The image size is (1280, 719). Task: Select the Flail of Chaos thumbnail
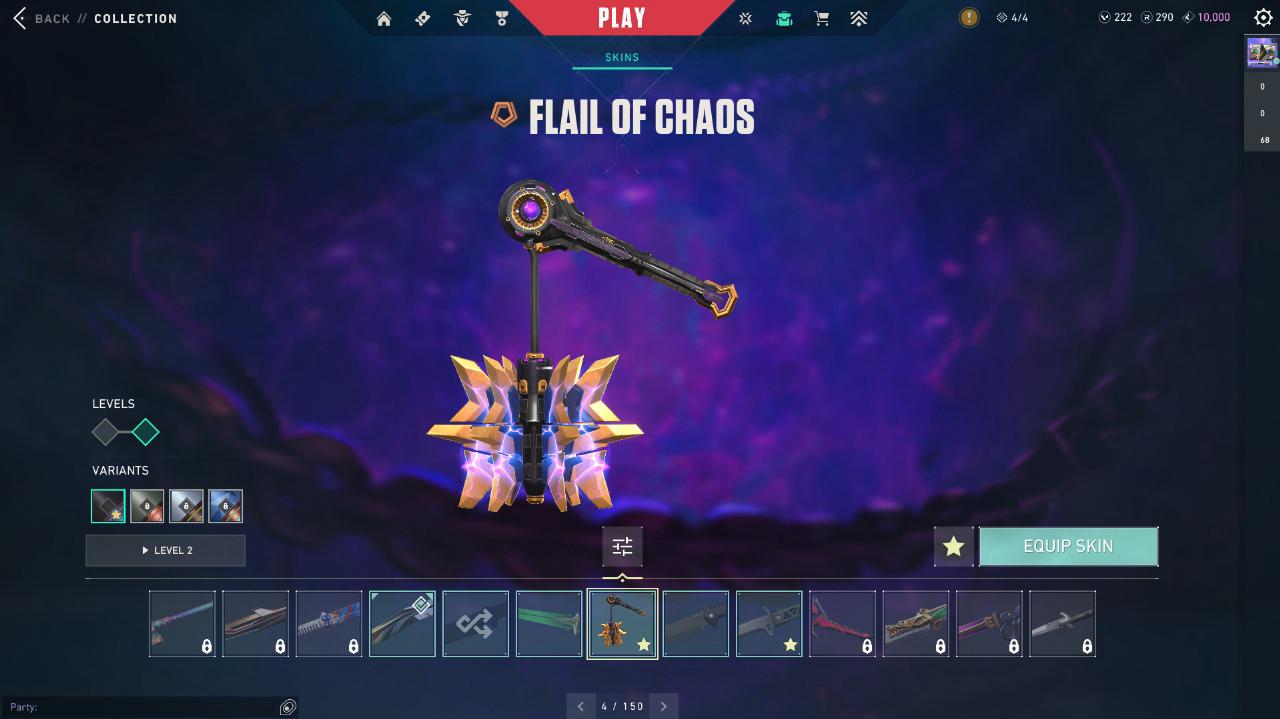tap(622, 624)
